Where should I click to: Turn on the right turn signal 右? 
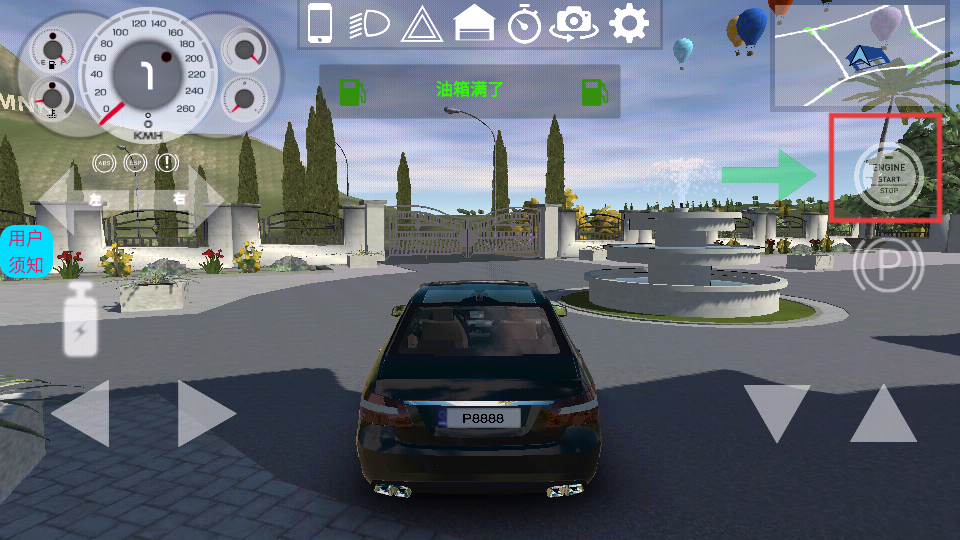click(x=190, y=199)
